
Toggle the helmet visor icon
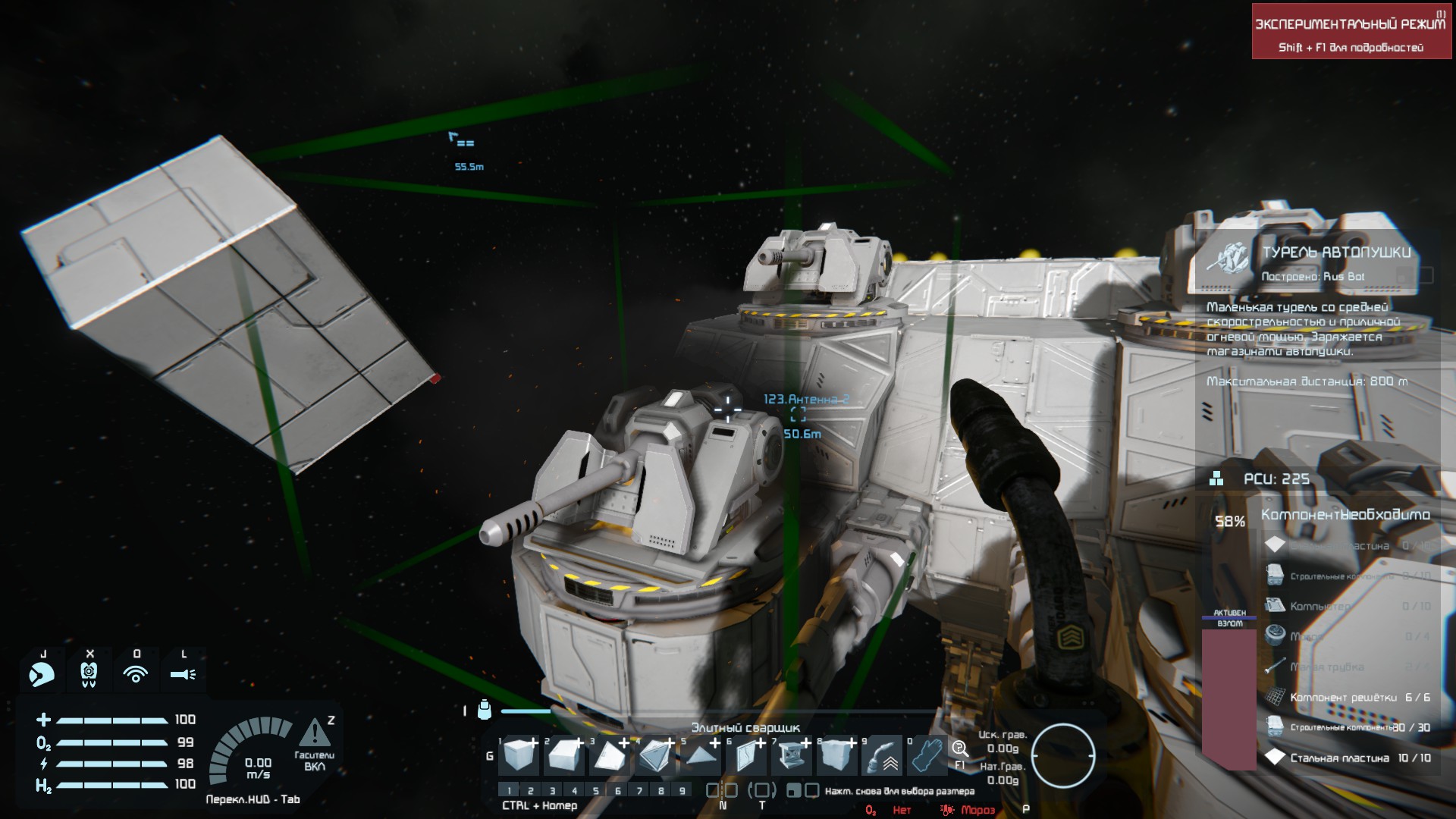tap(42, 673)
